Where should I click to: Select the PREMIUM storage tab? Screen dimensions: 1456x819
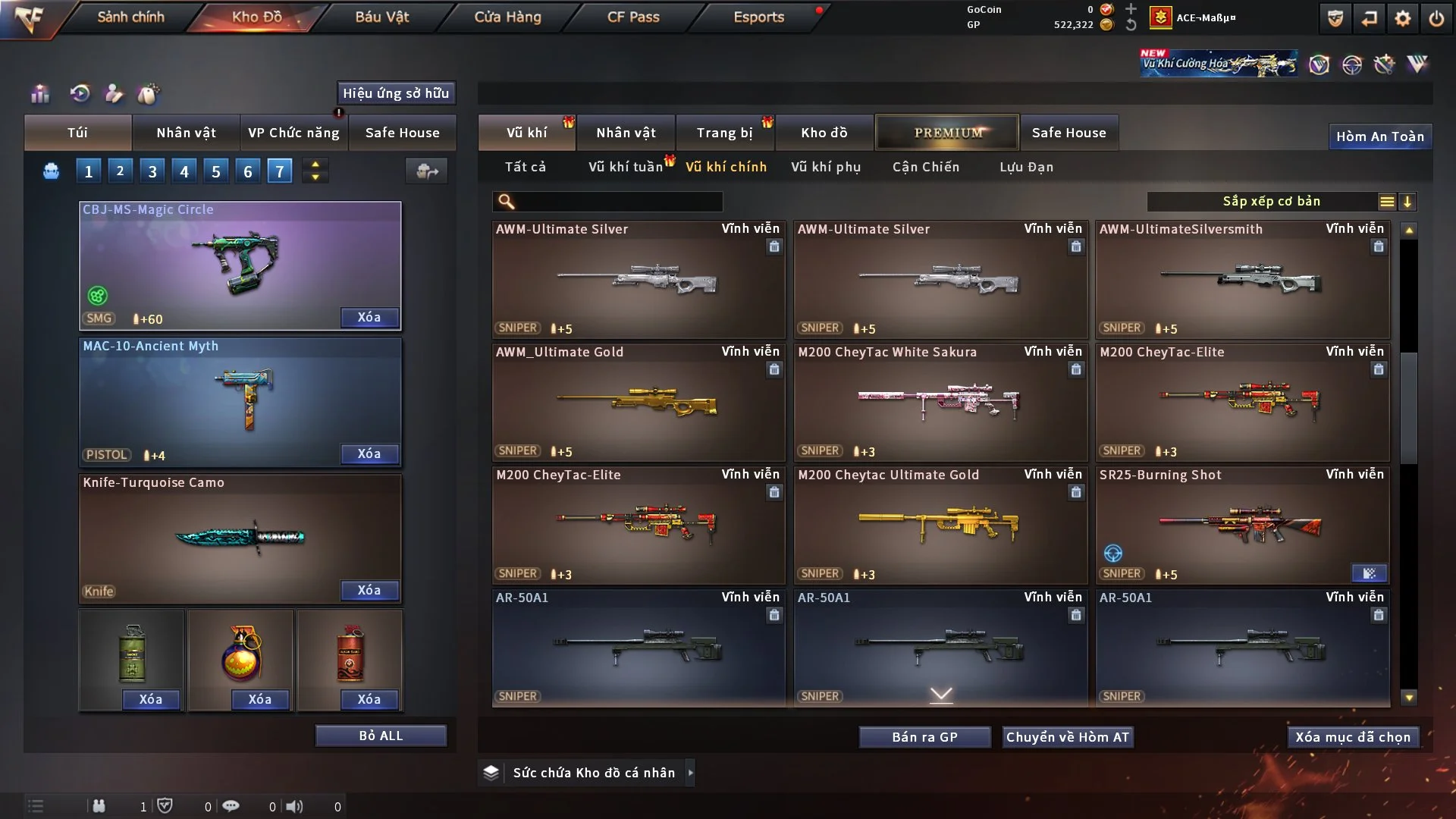948,133
